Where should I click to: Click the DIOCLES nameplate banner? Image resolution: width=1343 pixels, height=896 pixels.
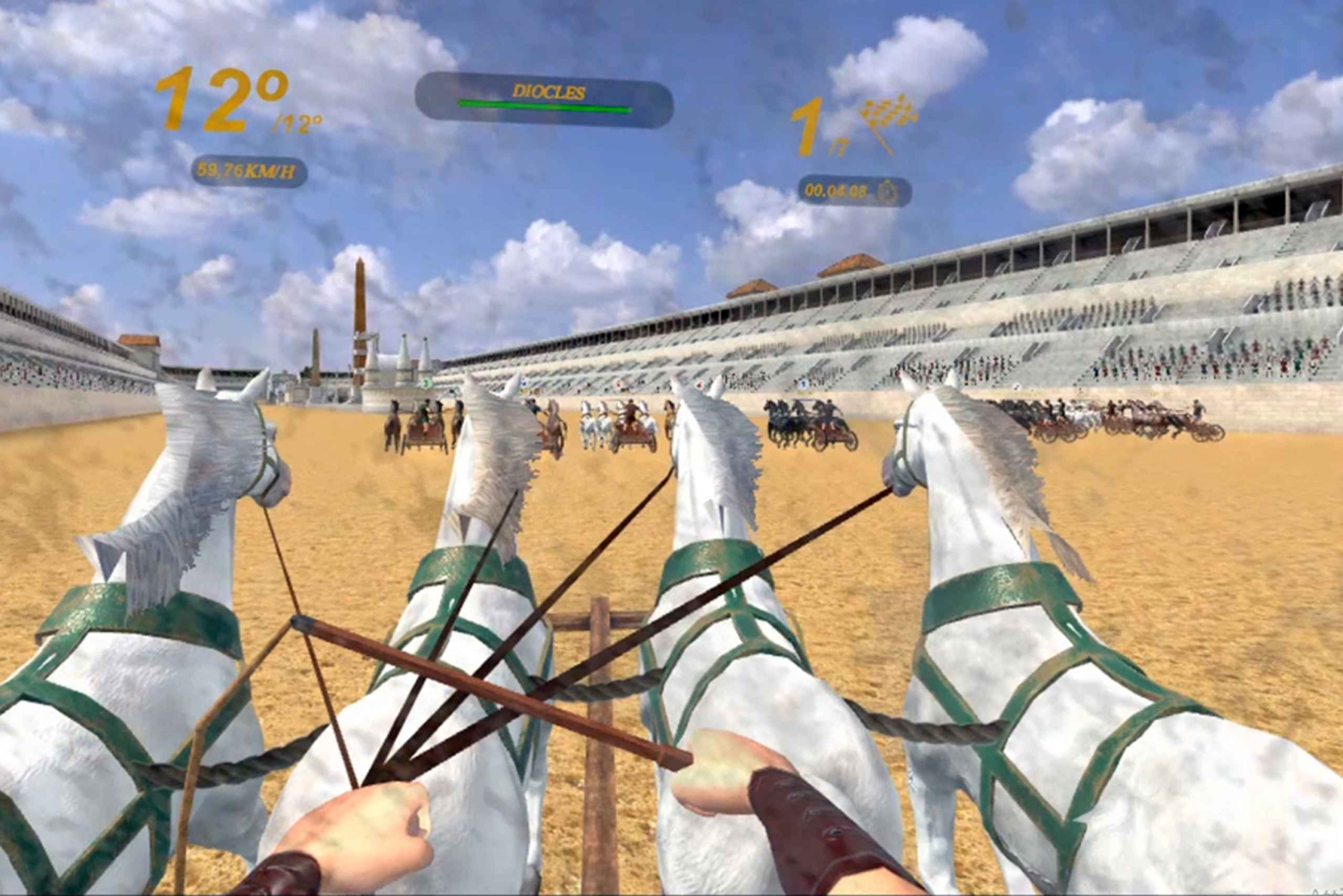pyautogui.click(x=548, y=89)
